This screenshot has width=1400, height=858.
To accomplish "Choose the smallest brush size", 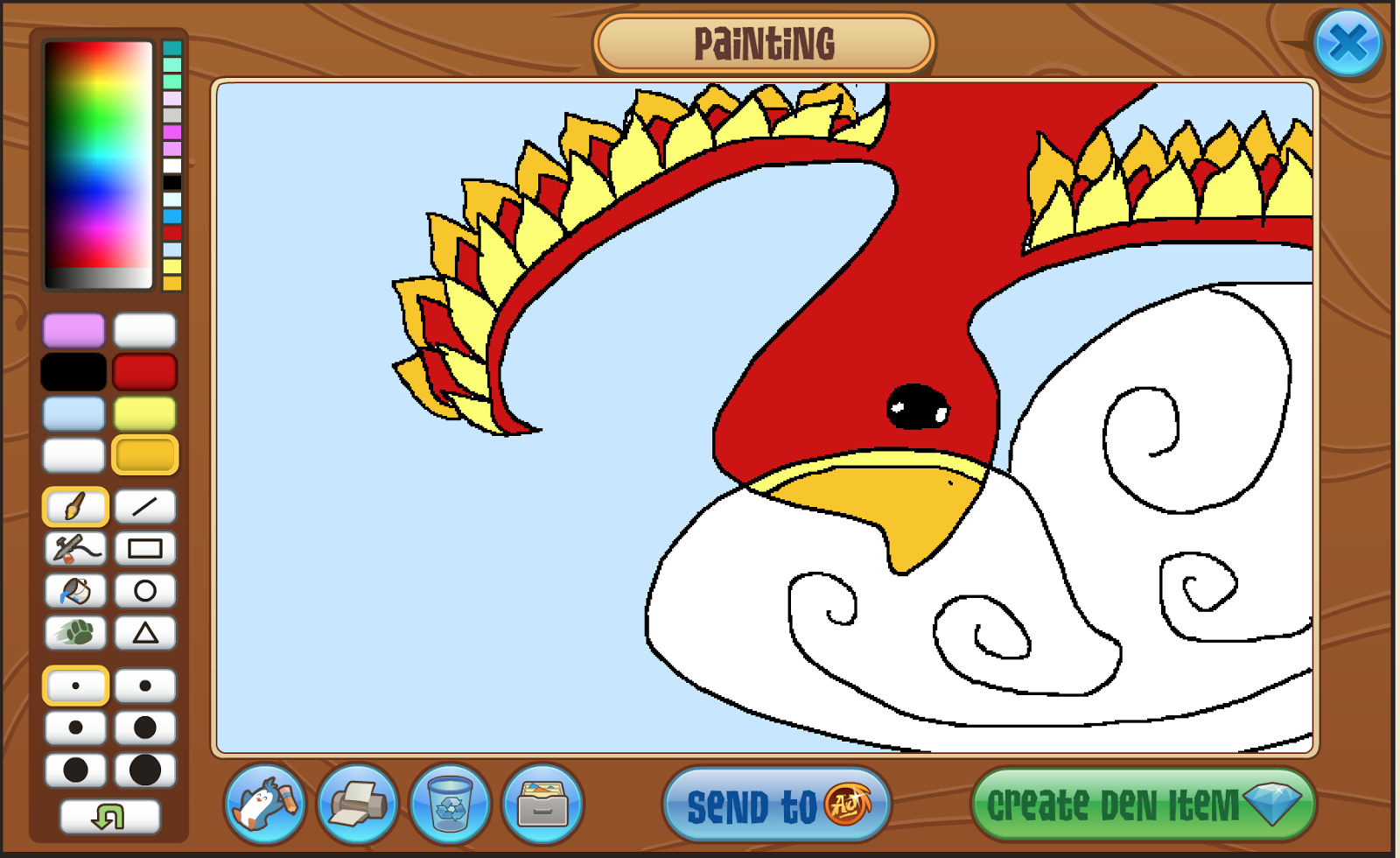I will coord(74,686).
